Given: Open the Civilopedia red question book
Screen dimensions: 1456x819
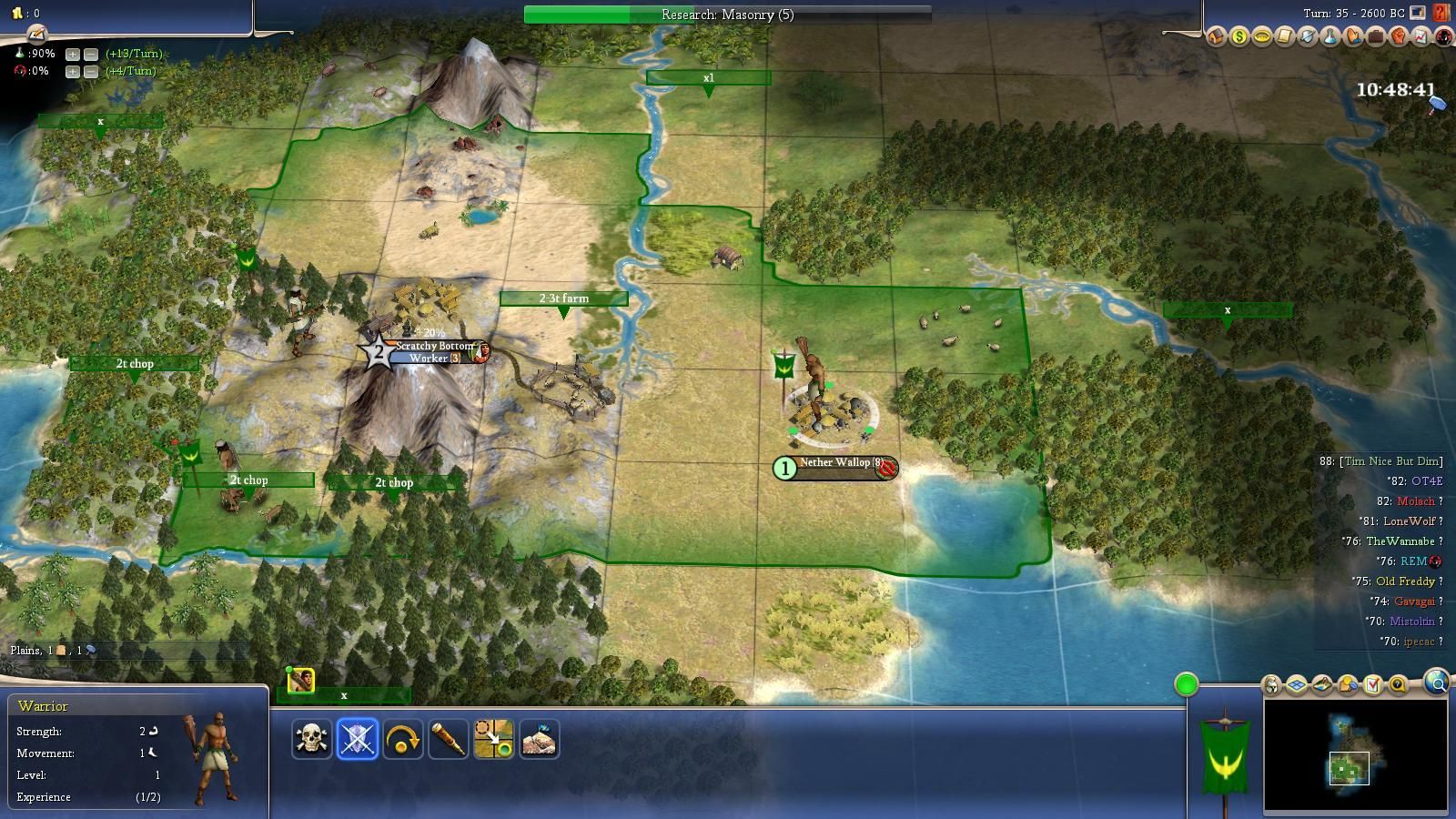Looking at the screenshot, I should 1441,14.
